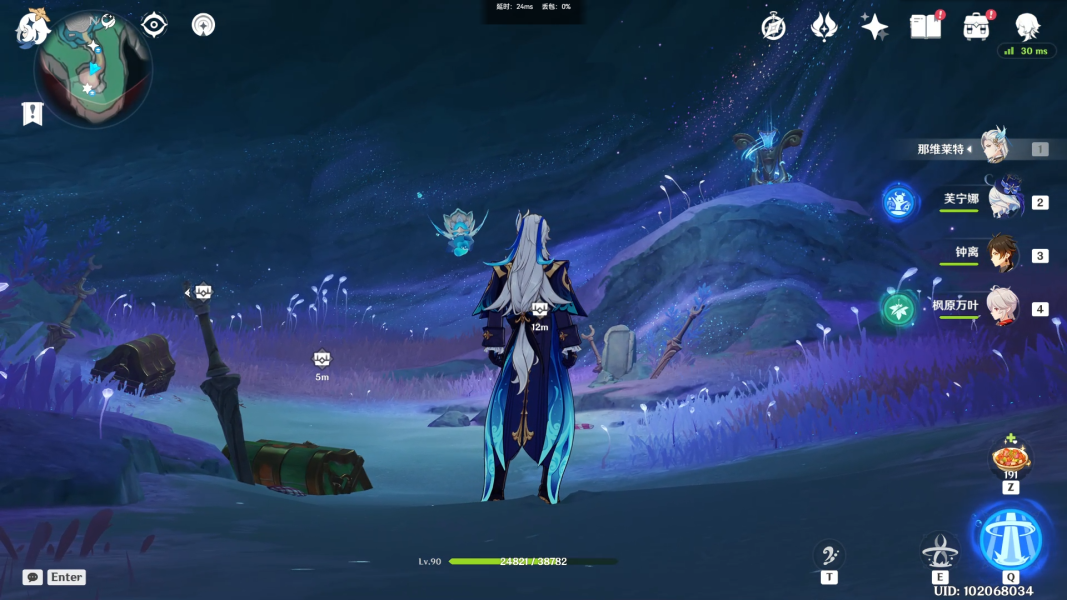Image resolution: width=1067 pixels, height=600 pixels.
Task: Use the food dish quick item
Action: pos(1011,461)
